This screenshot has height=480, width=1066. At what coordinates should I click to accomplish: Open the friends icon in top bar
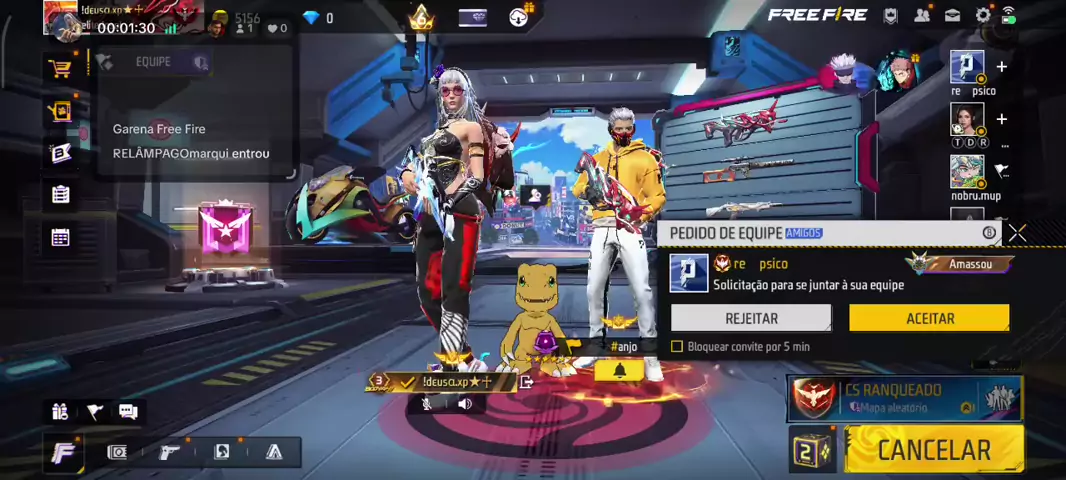[922, 15]
